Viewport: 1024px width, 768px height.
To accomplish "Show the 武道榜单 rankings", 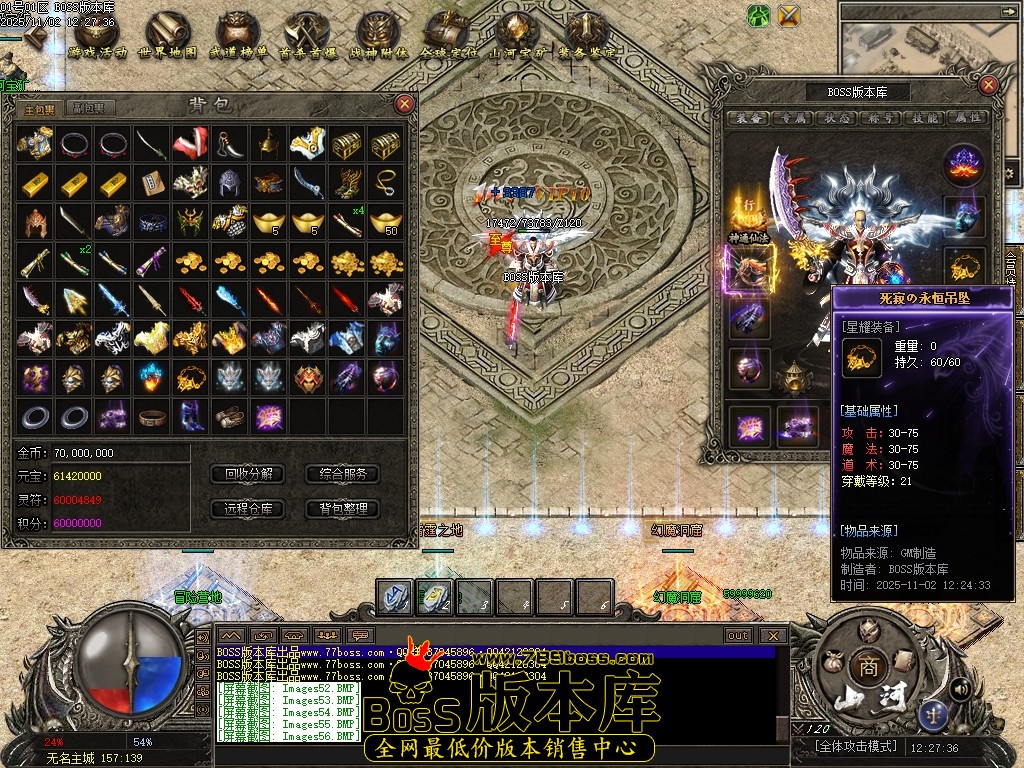I will 235,34.
